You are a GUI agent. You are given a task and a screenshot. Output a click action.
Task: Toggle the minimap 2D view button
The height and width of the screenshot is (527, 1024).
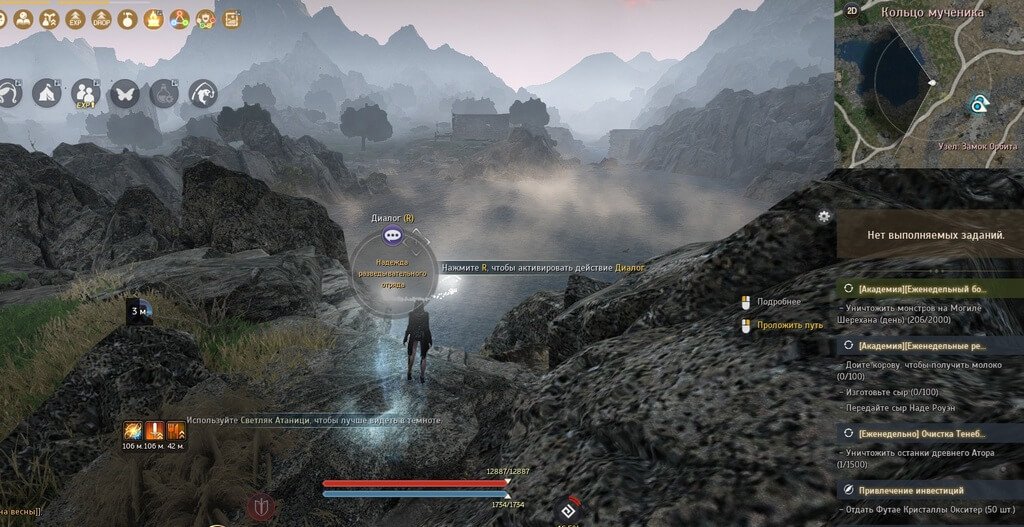click(x=852, y=12)
